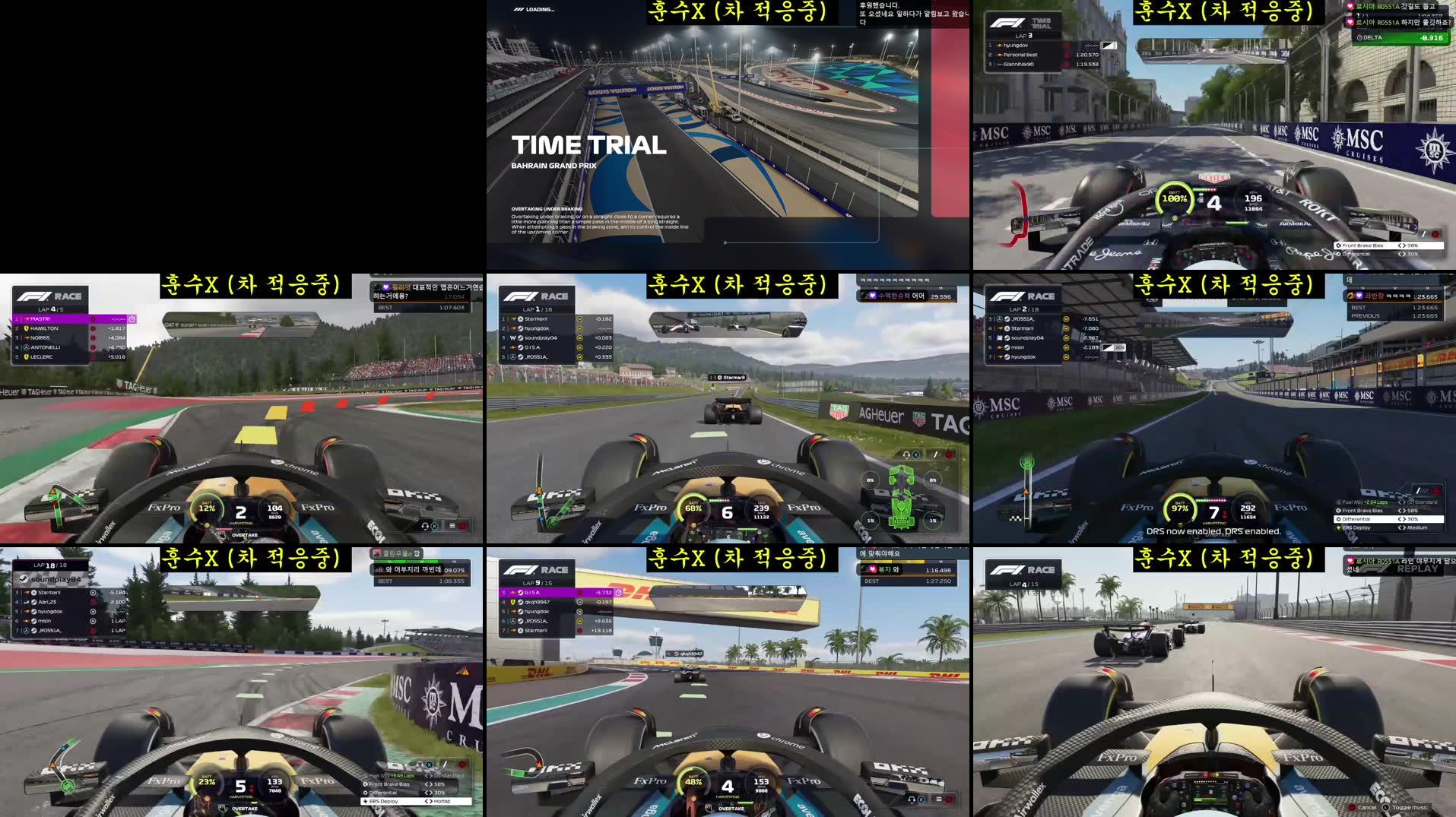Click the REPLAY label
Viewport: 1456px width, 817px height.
pyautogui.click(x=1416, y=567)
